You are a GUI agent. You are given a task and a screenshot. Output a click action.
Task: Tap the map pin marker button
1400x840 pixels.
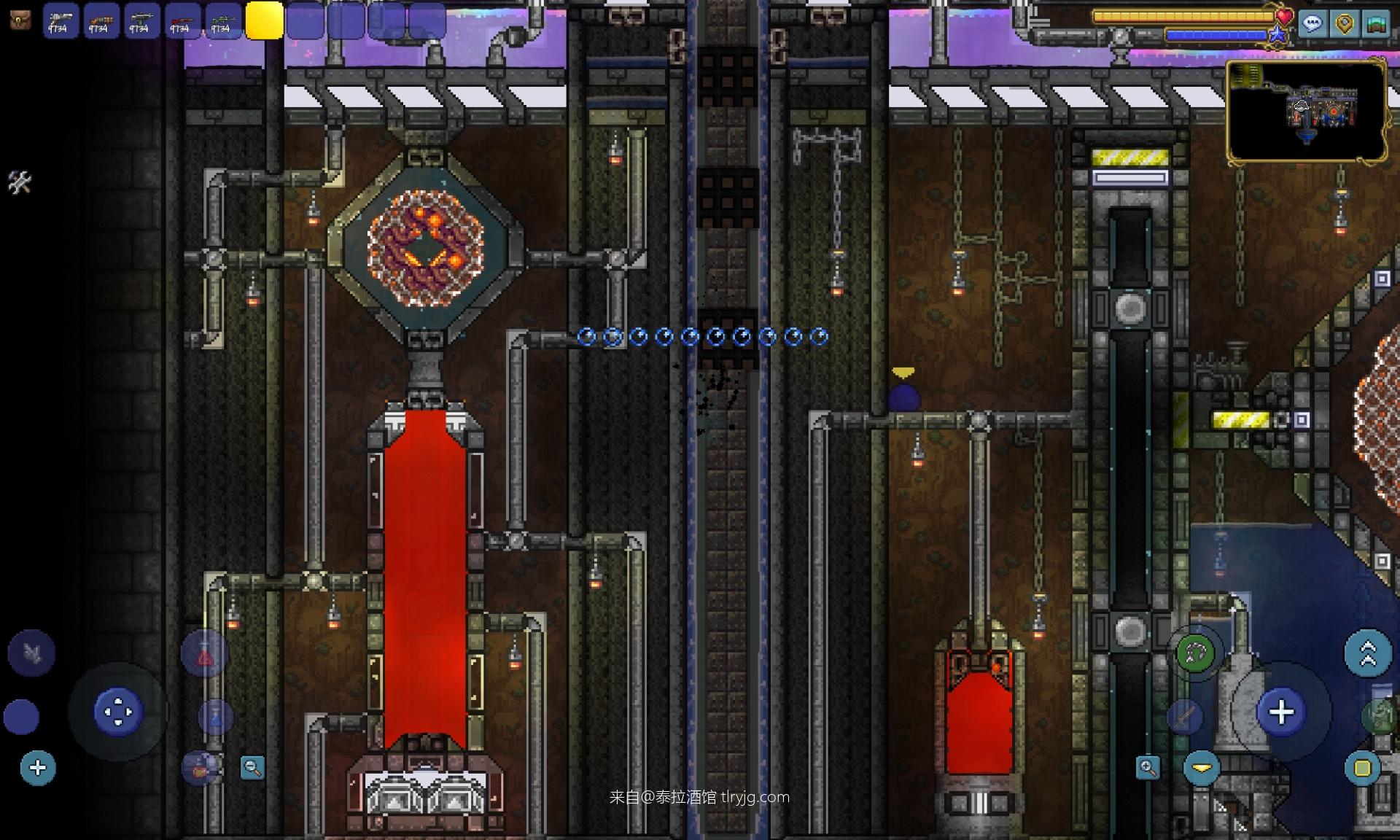click(1344, 23)
